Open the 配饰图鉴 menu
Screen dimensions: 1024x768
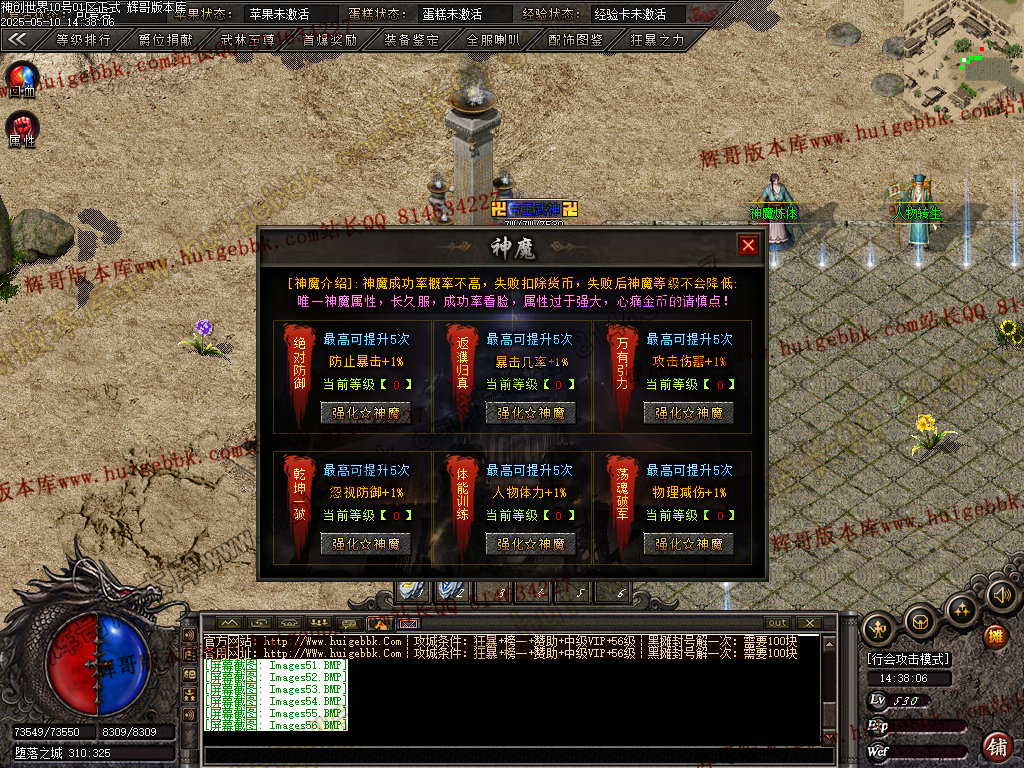click(576, 40)
